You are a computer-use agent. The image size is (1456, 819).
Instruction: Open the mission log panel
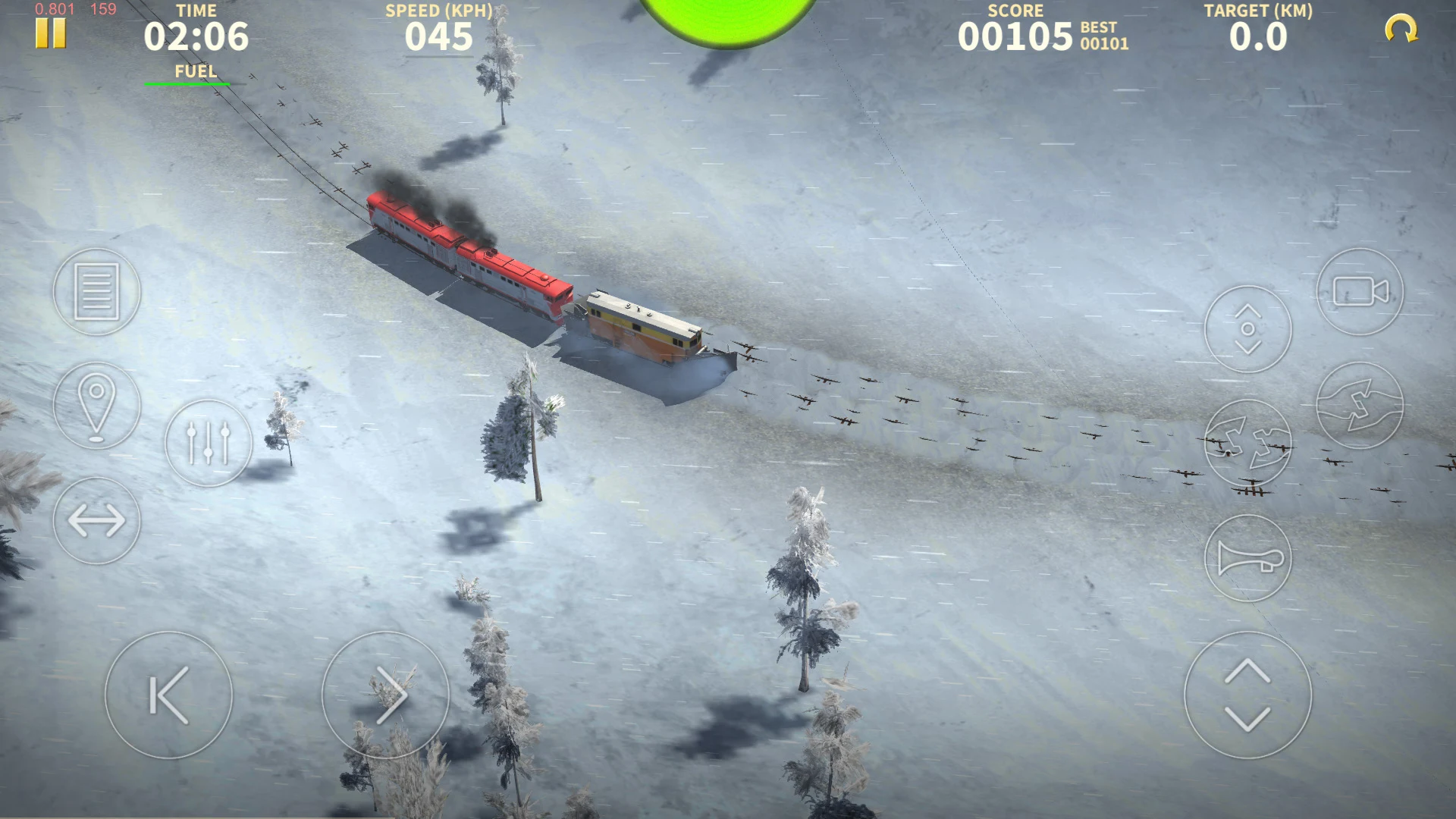coord(96,293)
